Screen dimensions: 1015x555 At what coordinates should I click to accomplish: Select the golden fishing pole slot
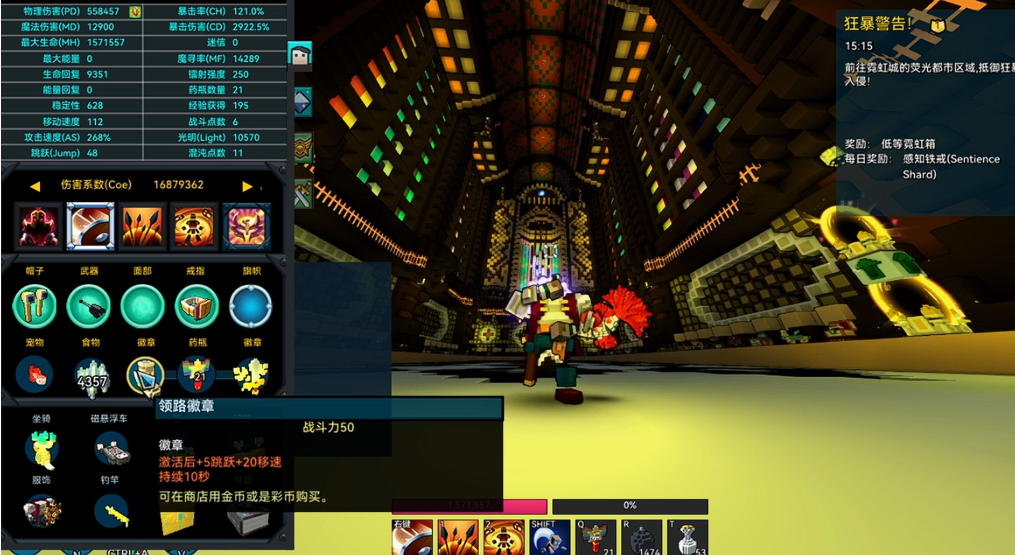coord(111,512)
